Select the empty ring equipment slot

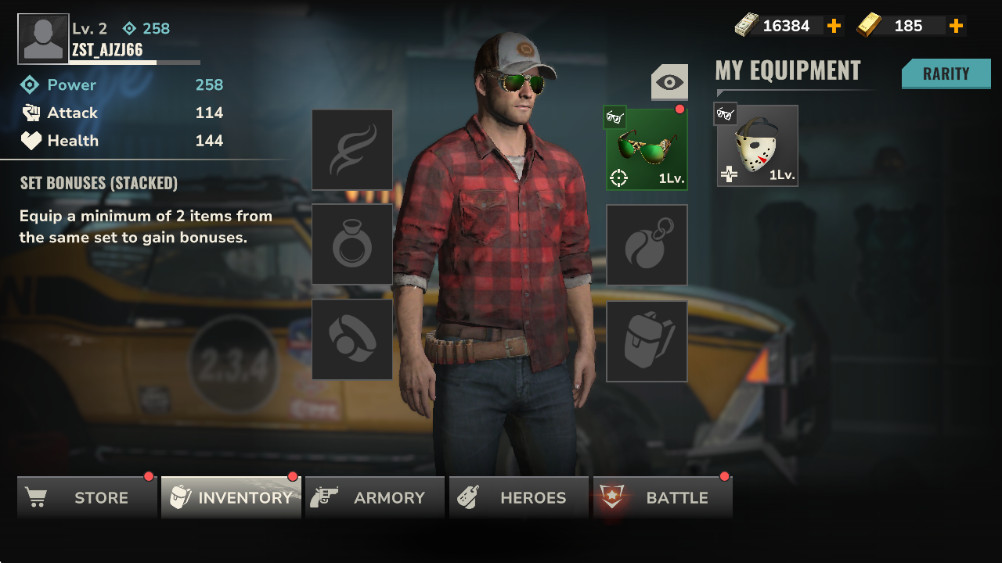352,244
